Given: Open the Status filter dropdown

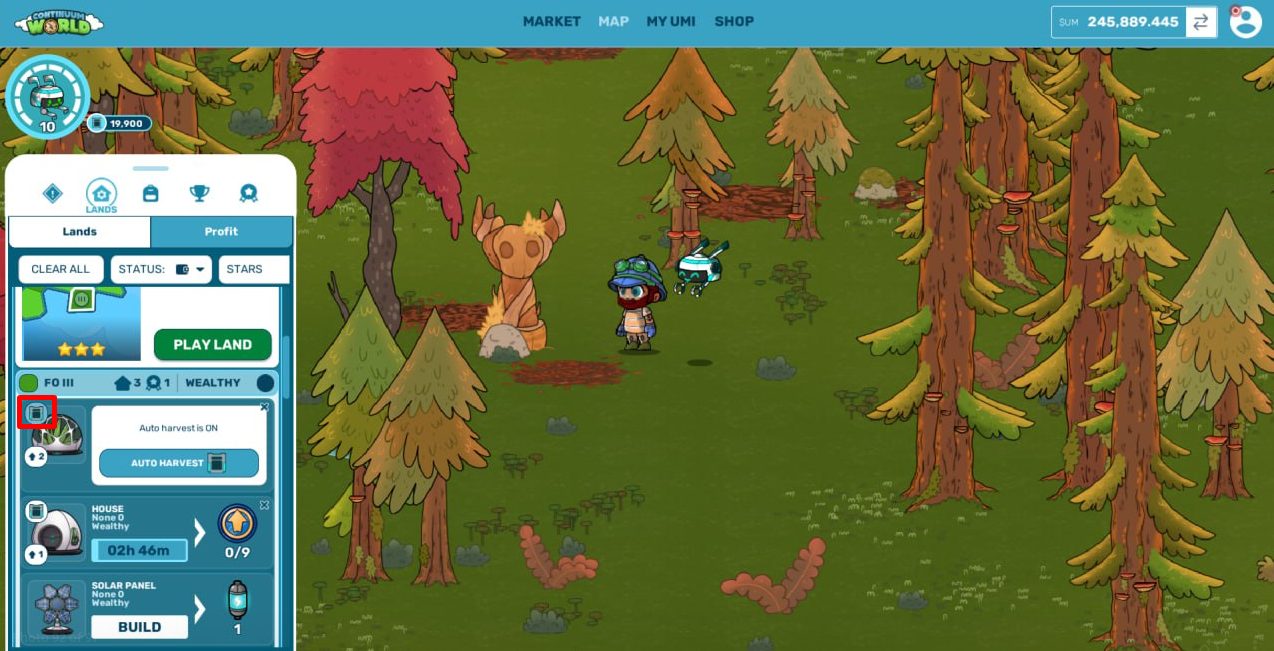Looking at the screenshot, I should click(161, 269).
